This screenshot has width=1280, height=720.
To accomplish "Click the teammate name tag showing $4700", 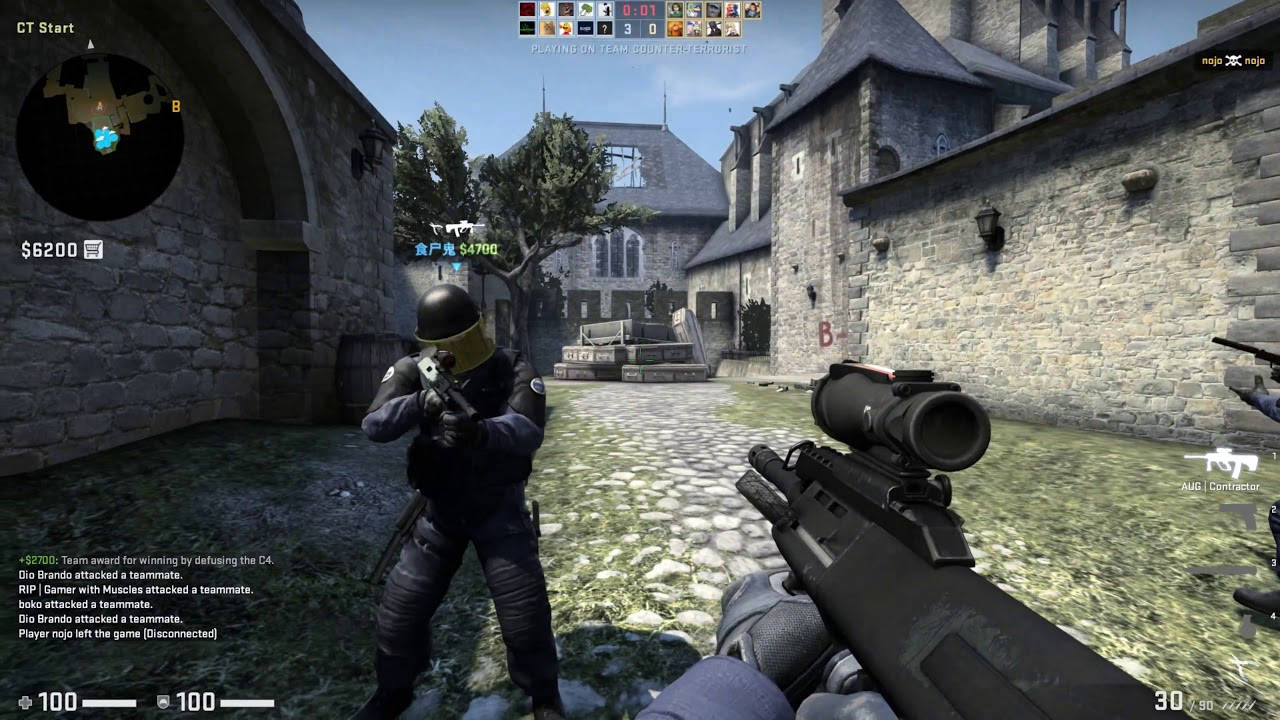I will [456, 249].
